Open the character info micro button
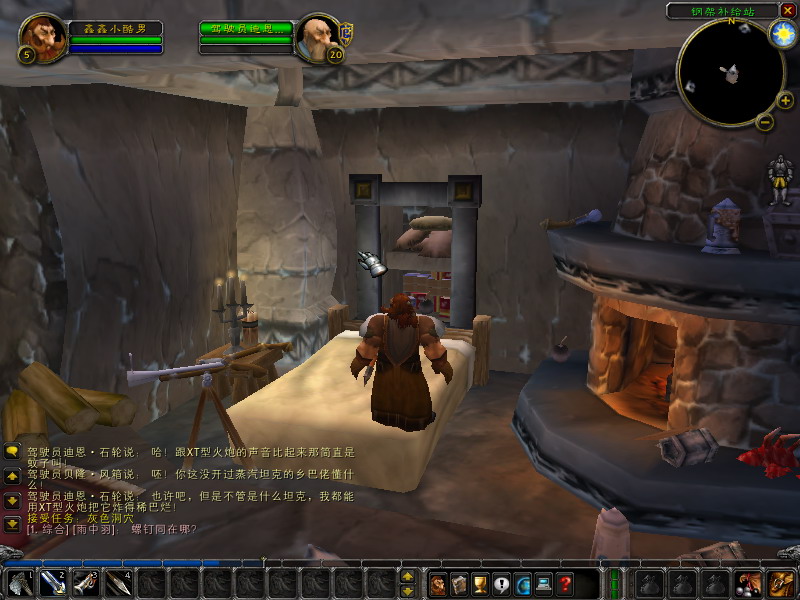 point(438,584)
